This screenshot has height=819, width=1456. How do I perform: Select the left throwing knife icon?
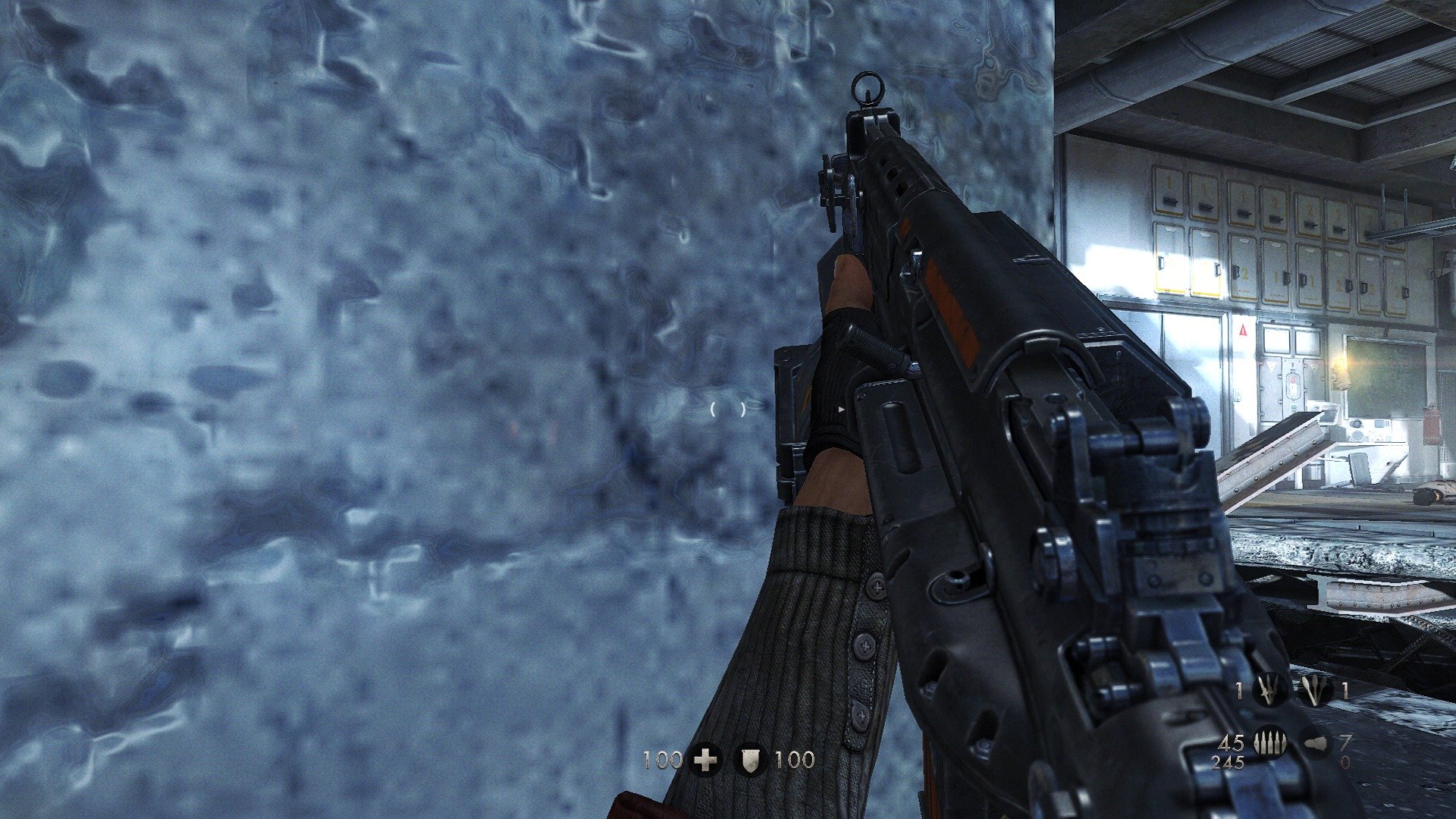[1269, 690]
